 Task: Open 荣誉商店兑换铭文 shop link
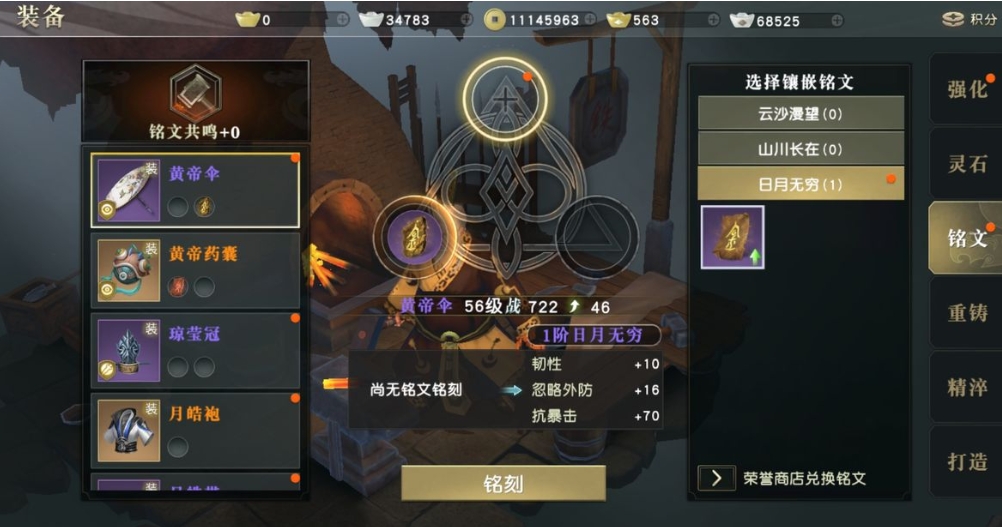point(790,478)
